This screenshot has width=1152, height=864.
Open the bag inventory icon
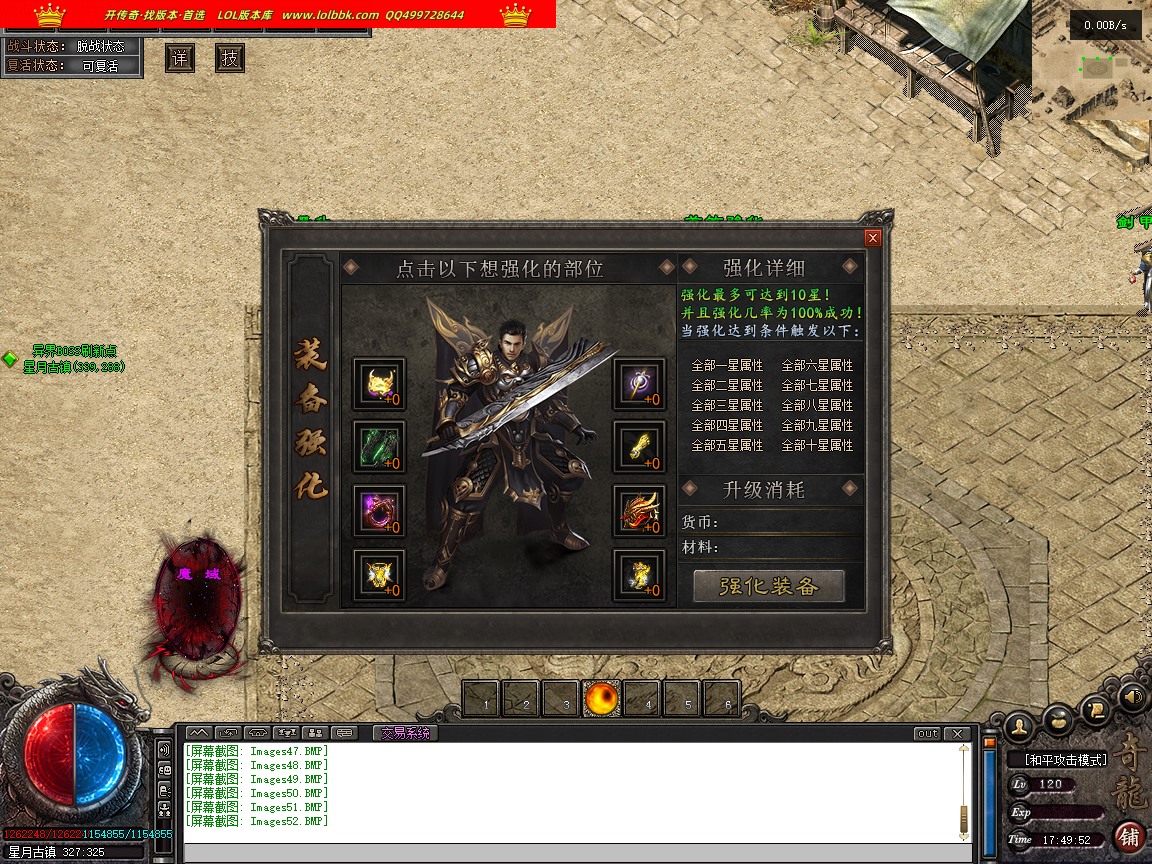1058,718
